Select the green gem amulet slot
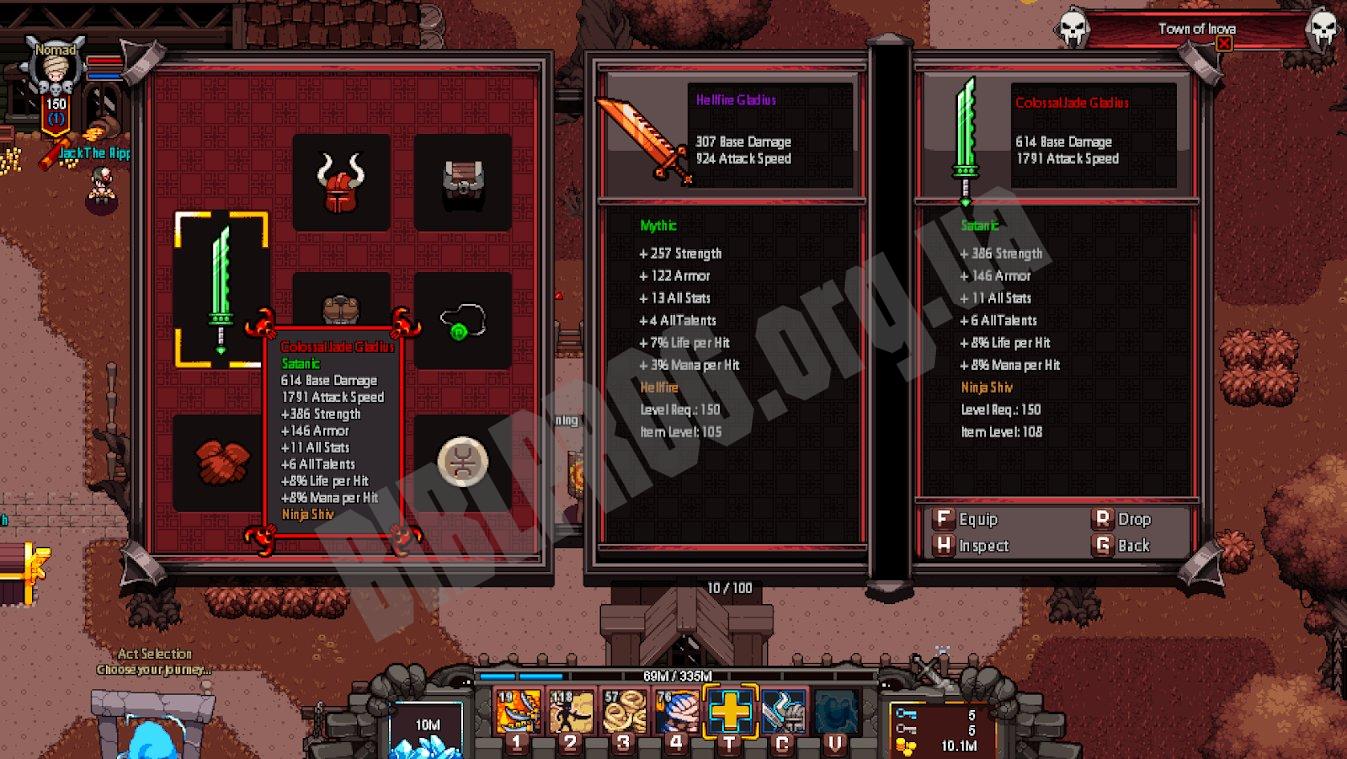 click(x=462, y=320)
